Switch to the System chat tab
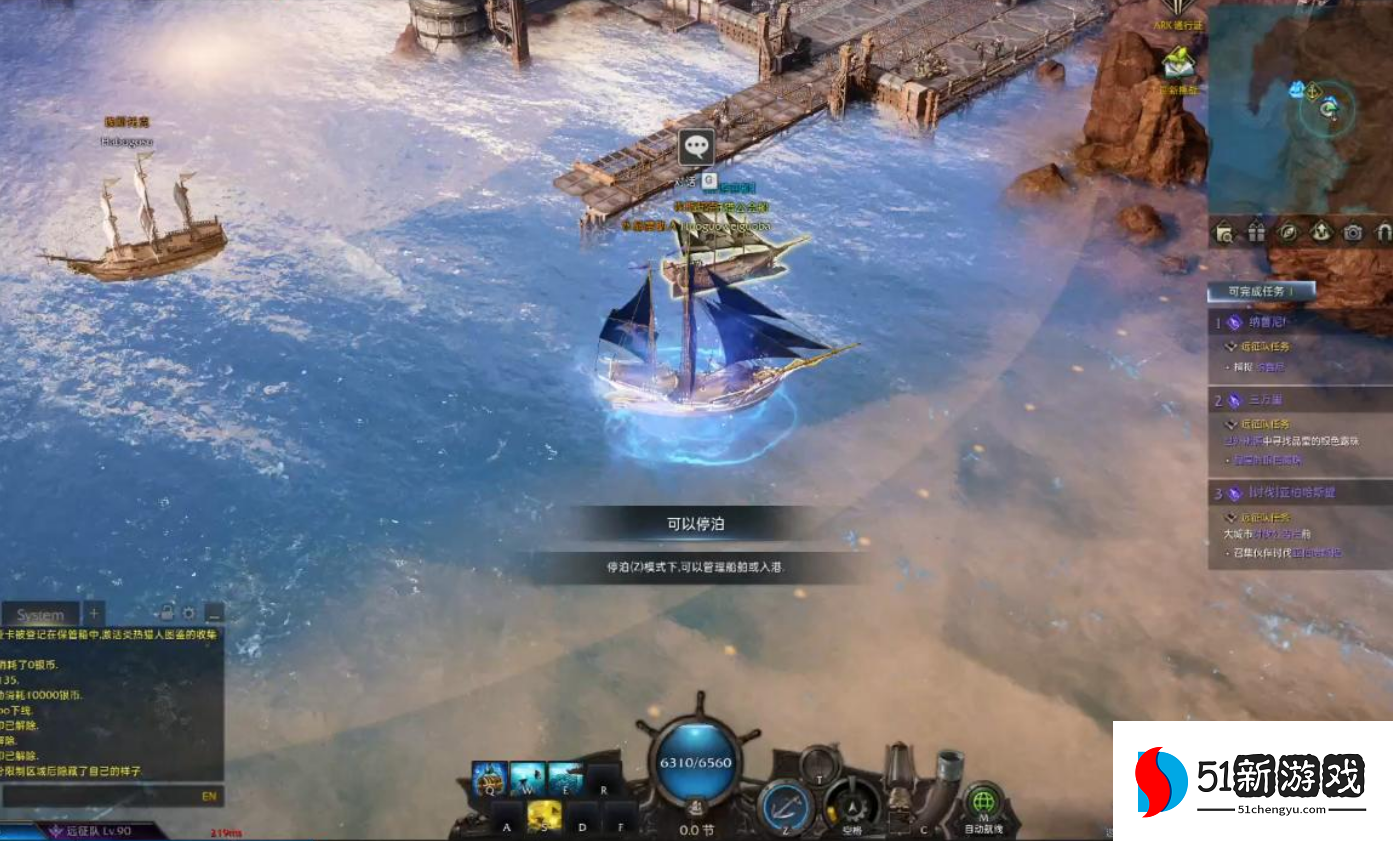This screenshot has width=1393, height=841. [x=40, y=614]
